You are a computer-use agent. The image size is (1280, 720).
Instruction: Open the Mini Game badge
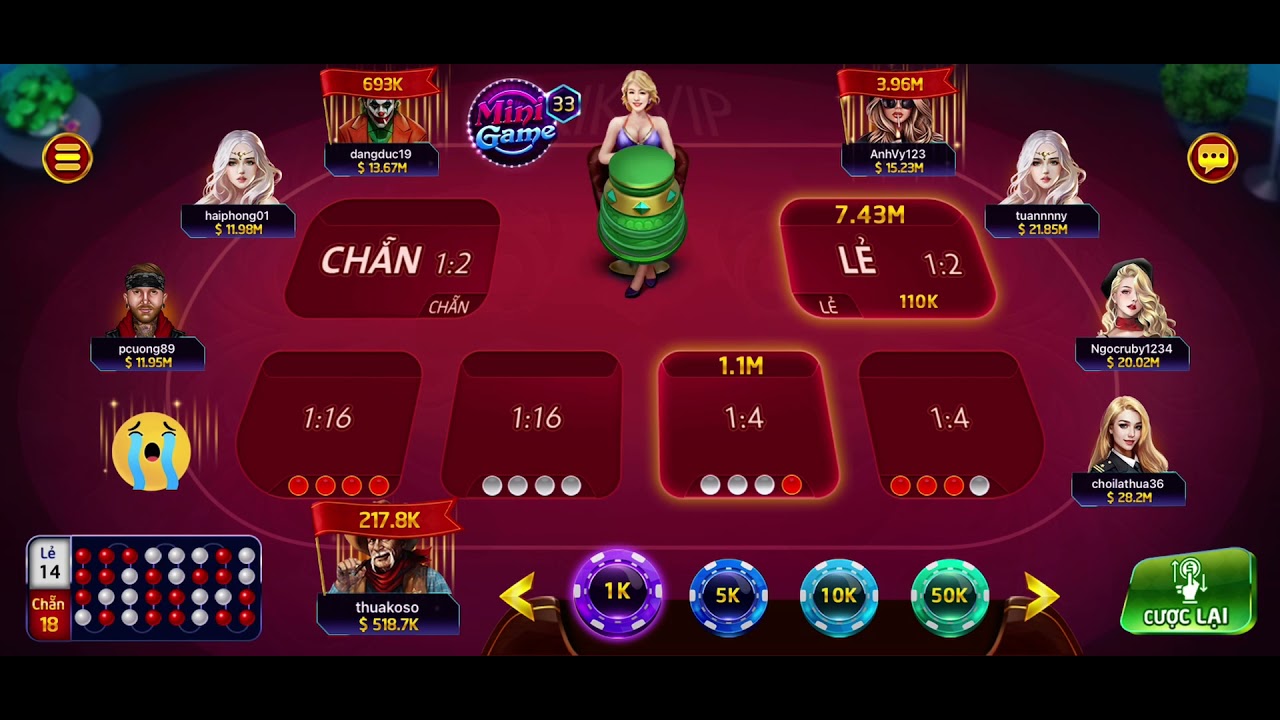[518, 121]
